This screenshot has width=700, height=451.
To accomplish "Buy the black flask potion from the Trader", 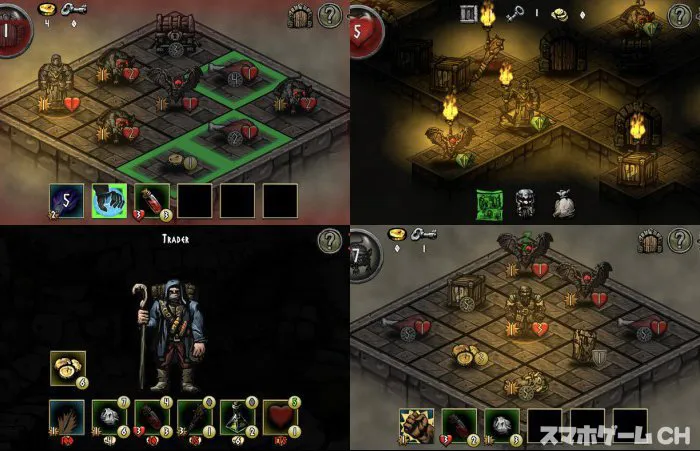I will [237, 417].
